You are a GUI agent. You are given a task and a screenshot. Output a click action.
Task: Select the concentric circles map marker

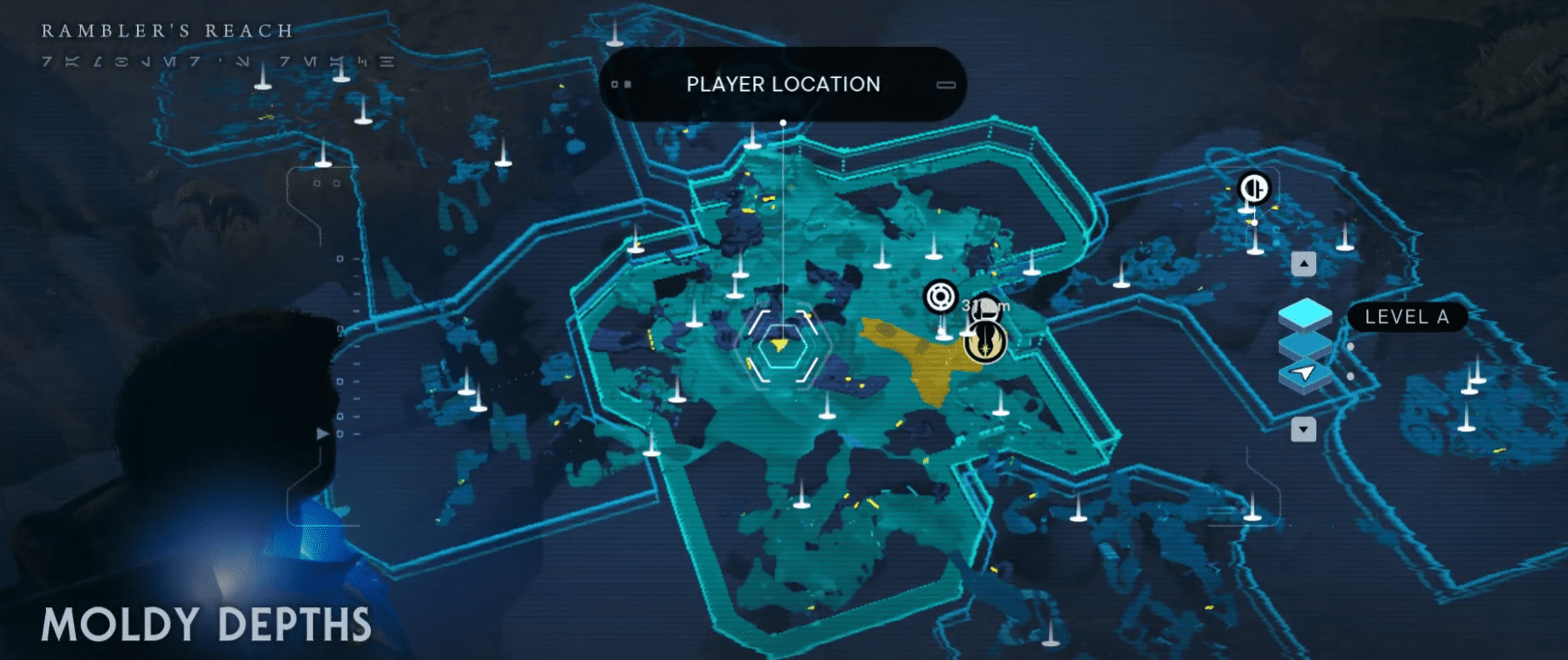(x=940, y=297)
